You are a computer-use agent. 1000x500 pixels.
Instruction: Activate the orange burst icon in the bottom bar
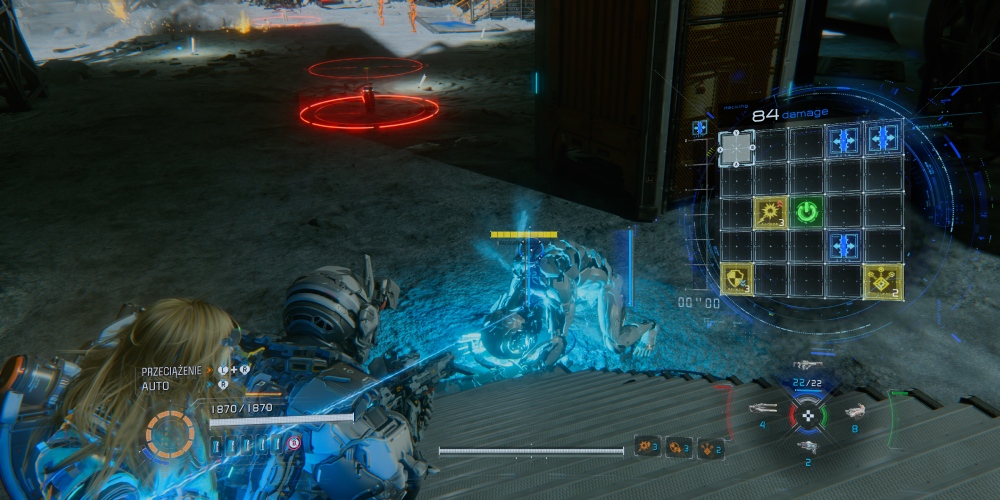pyautogui.click(x=646, y=446)
